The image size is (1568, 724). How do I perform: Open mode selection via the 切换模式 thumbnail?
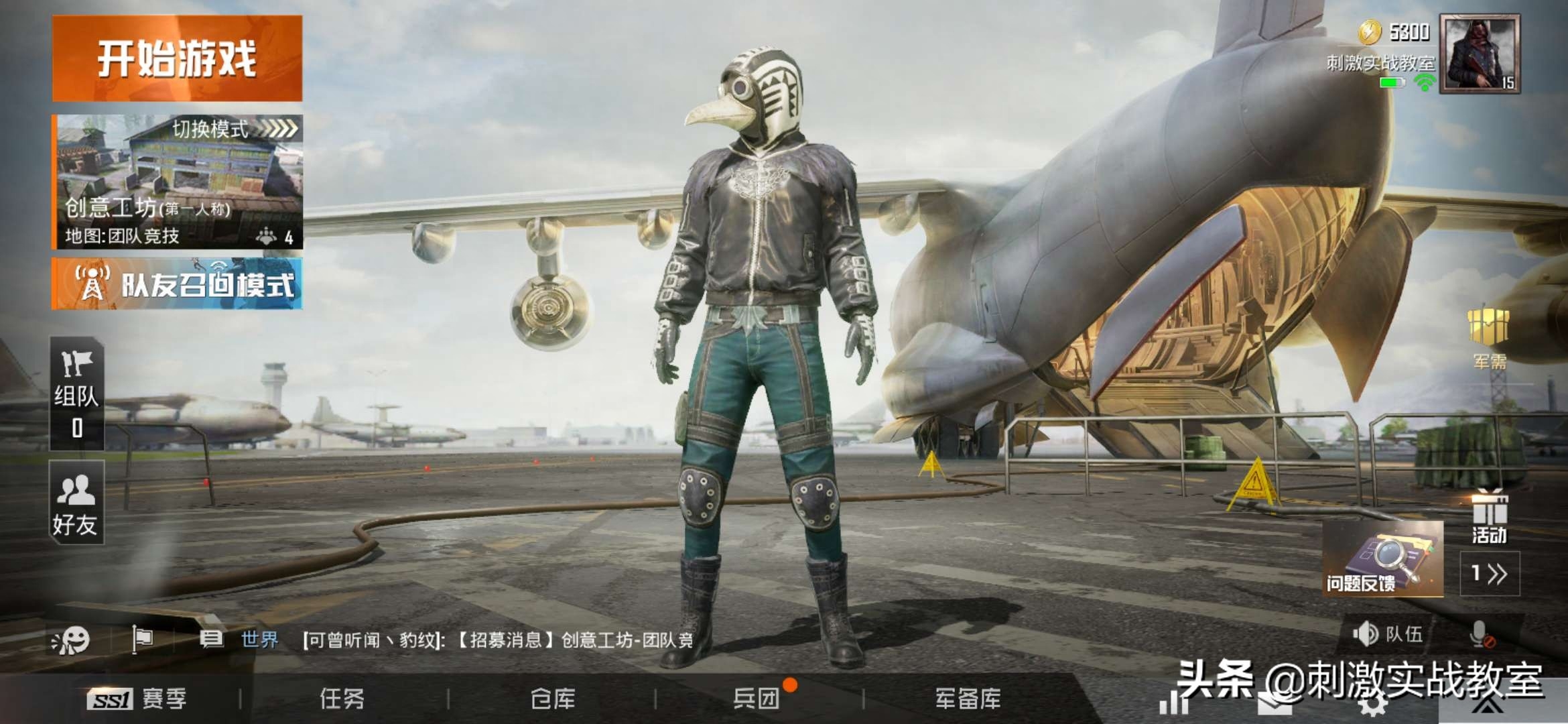(x=177, y=181)
